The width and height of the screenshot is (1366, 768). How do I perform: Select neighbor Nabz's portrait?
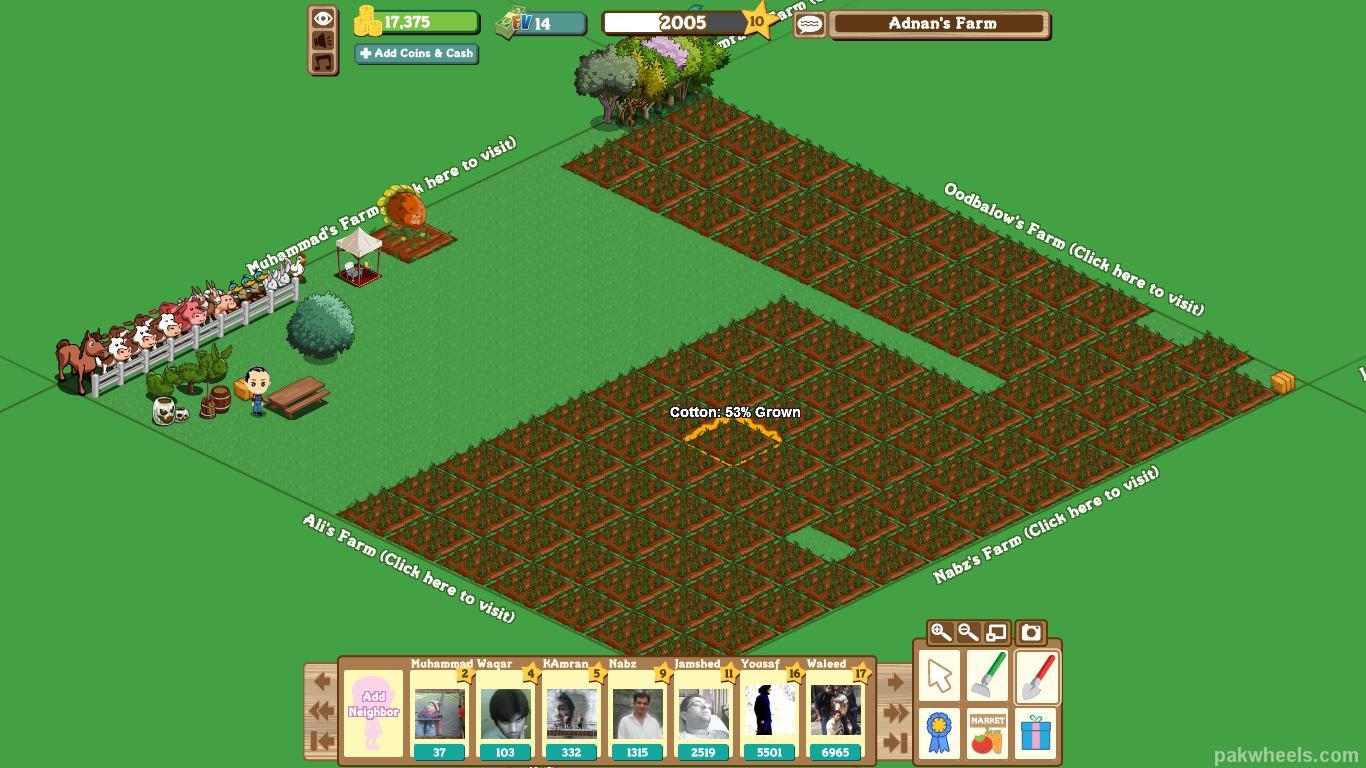click(638, 714)
